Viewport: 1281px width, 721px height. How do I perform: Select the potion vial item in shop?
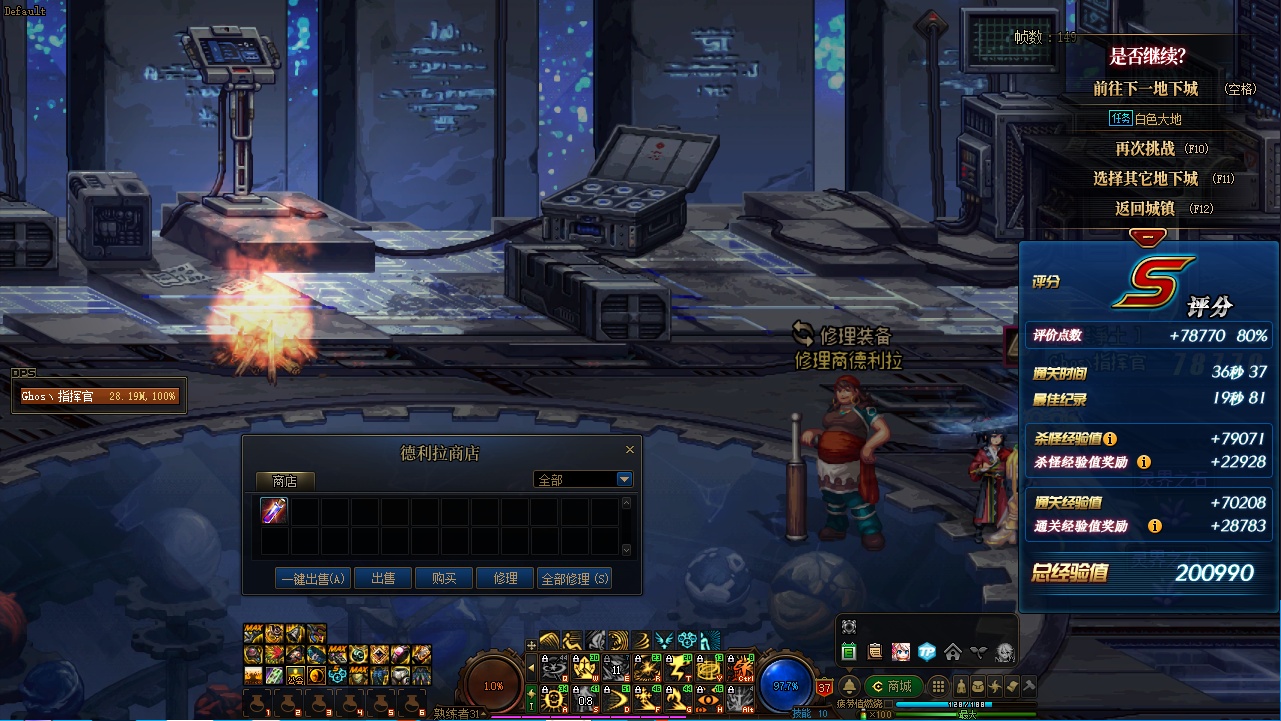pos(274,511)
